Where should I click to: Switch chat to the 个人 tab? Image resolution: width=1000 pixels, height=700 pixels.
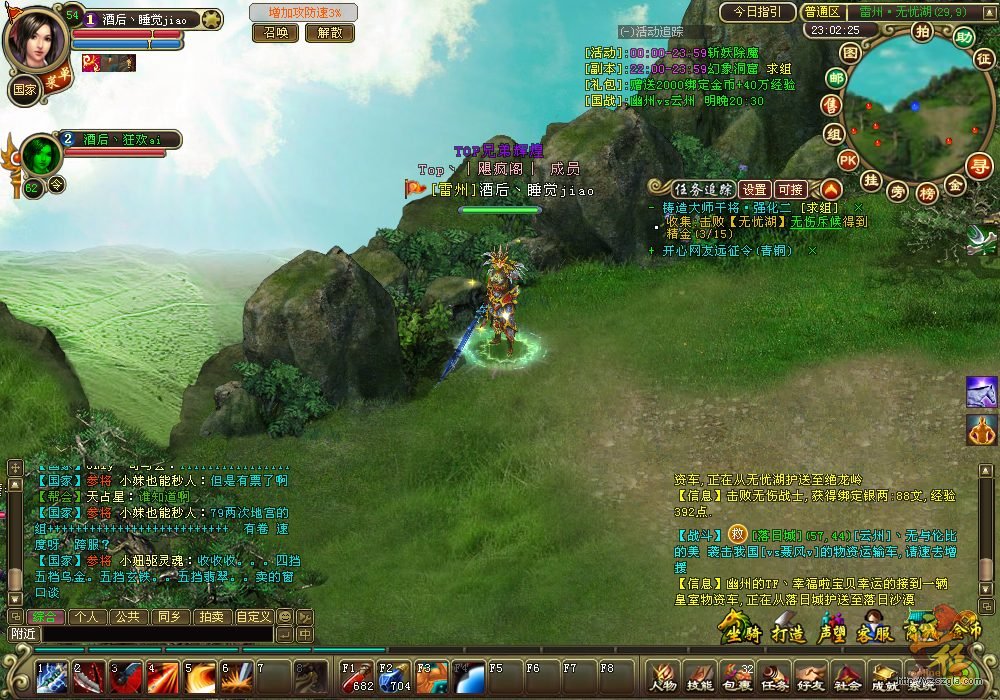pyautogui.click(x=86, y=617)
